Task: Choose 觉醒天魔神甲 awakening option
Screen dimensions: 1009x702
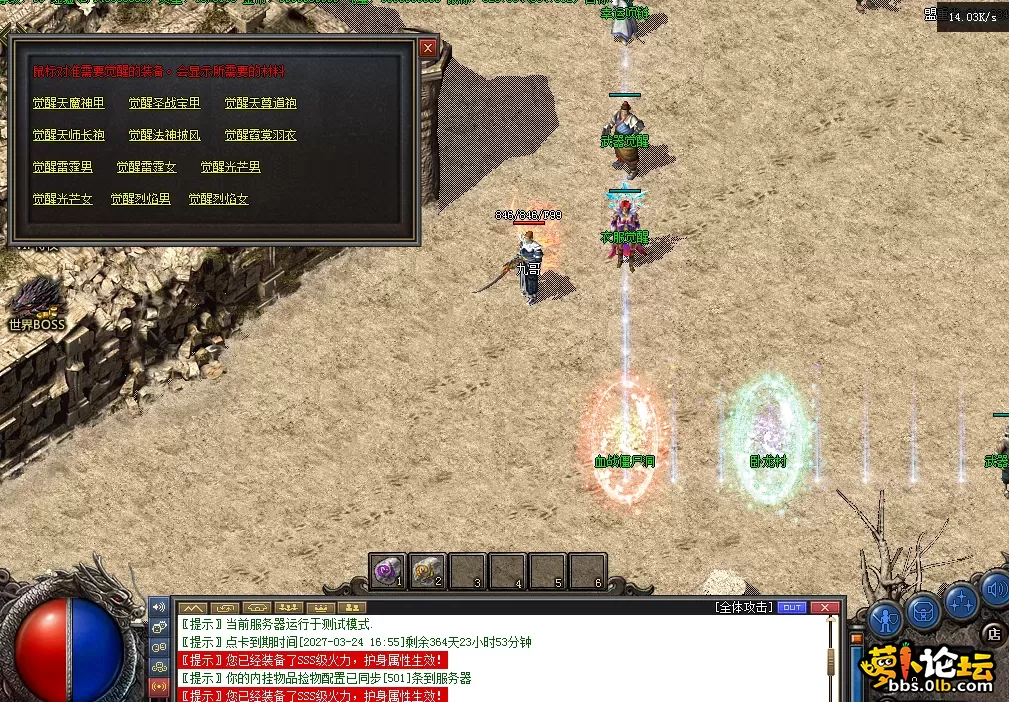Action: click(68, 103)
